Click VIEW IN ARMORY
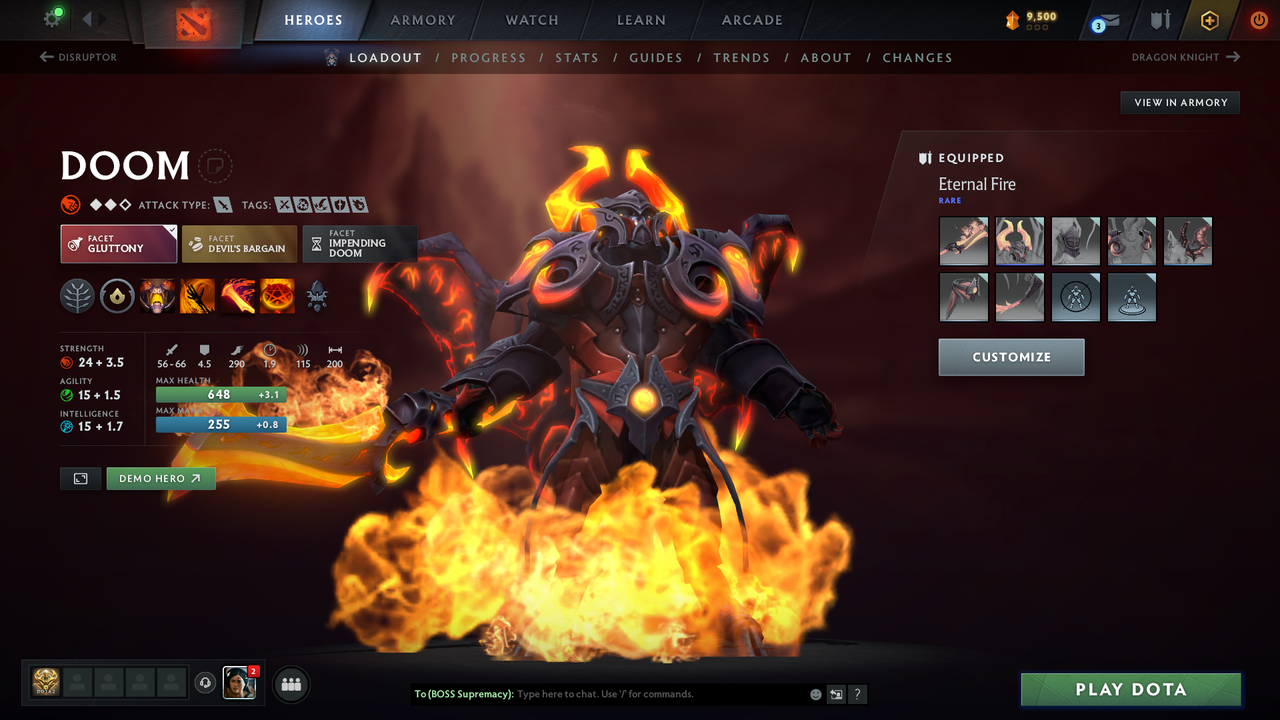The width and height of the screenshot is (1280, 720). (1179, 102)
